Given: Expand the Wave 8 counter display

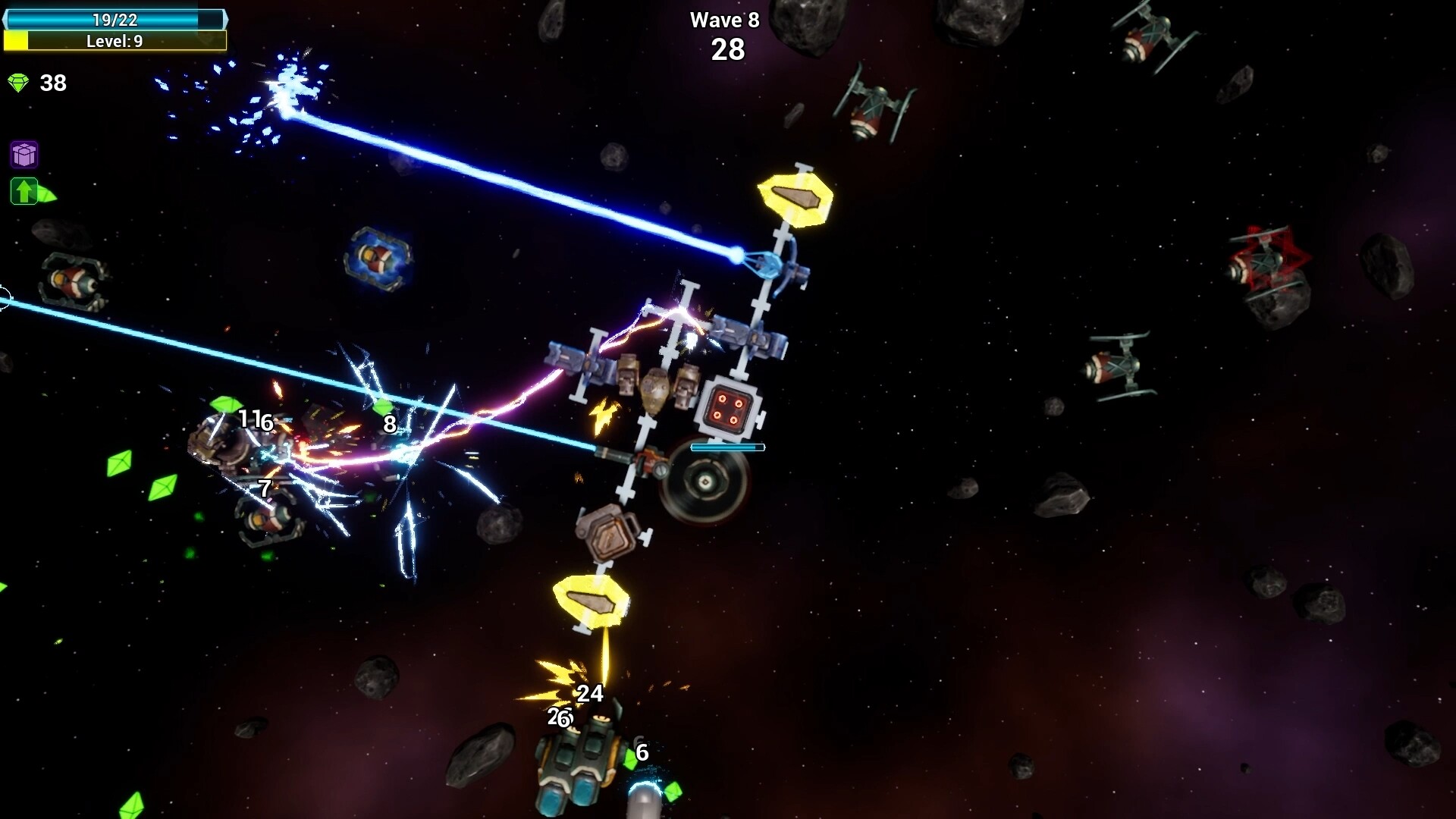Looking at the screenshot, I should [725, 20].
